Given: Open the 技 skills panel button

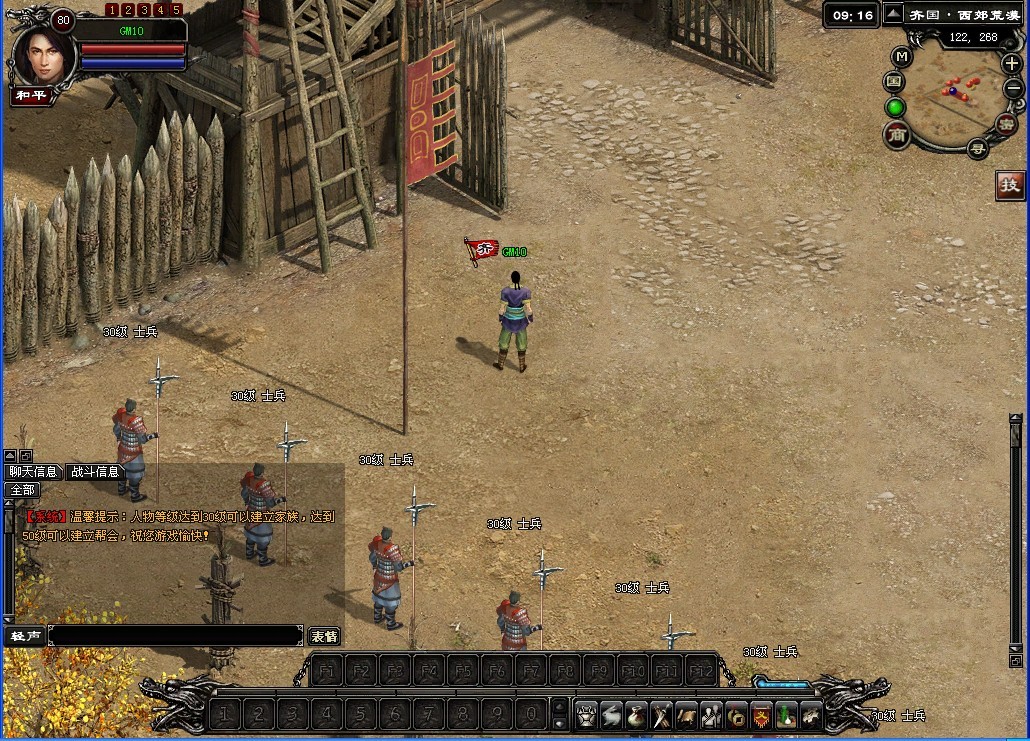Looking at the screenshot, I should [x=1010, y=185].
